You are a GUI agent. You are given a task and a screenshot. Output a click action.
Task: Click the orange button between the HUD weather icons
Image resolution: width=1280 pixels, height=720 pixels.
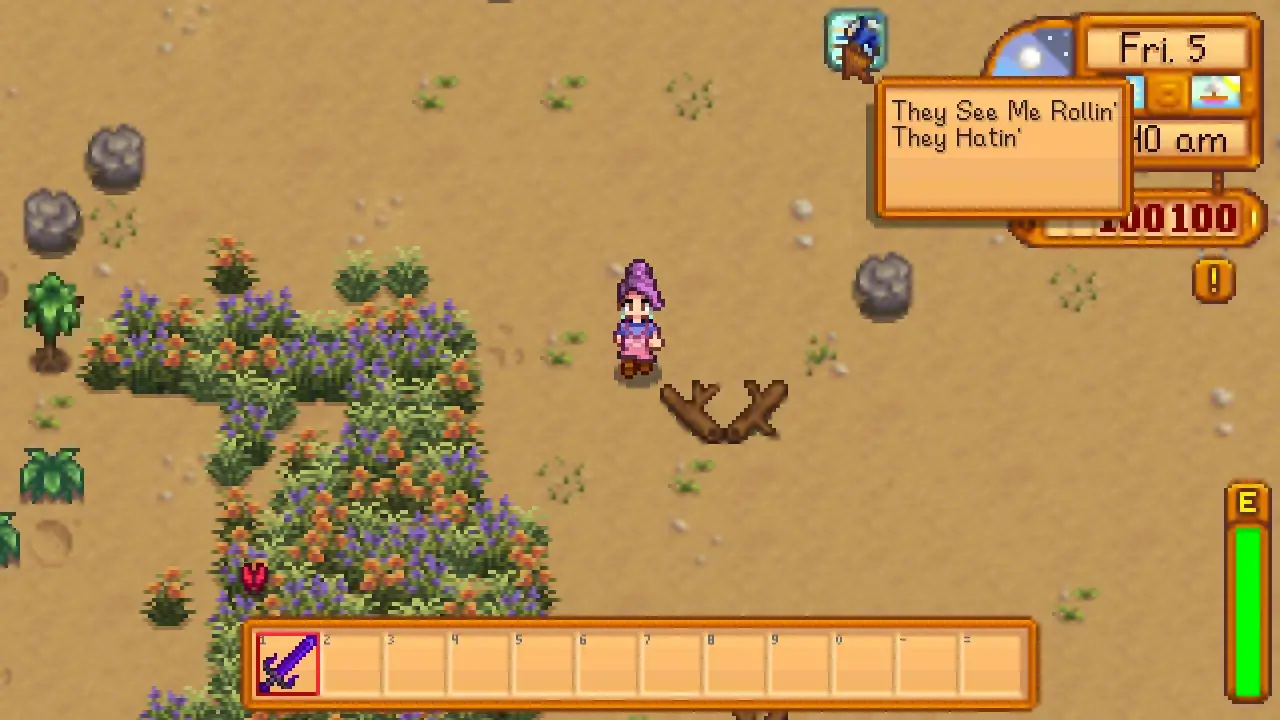(1168, 92)
